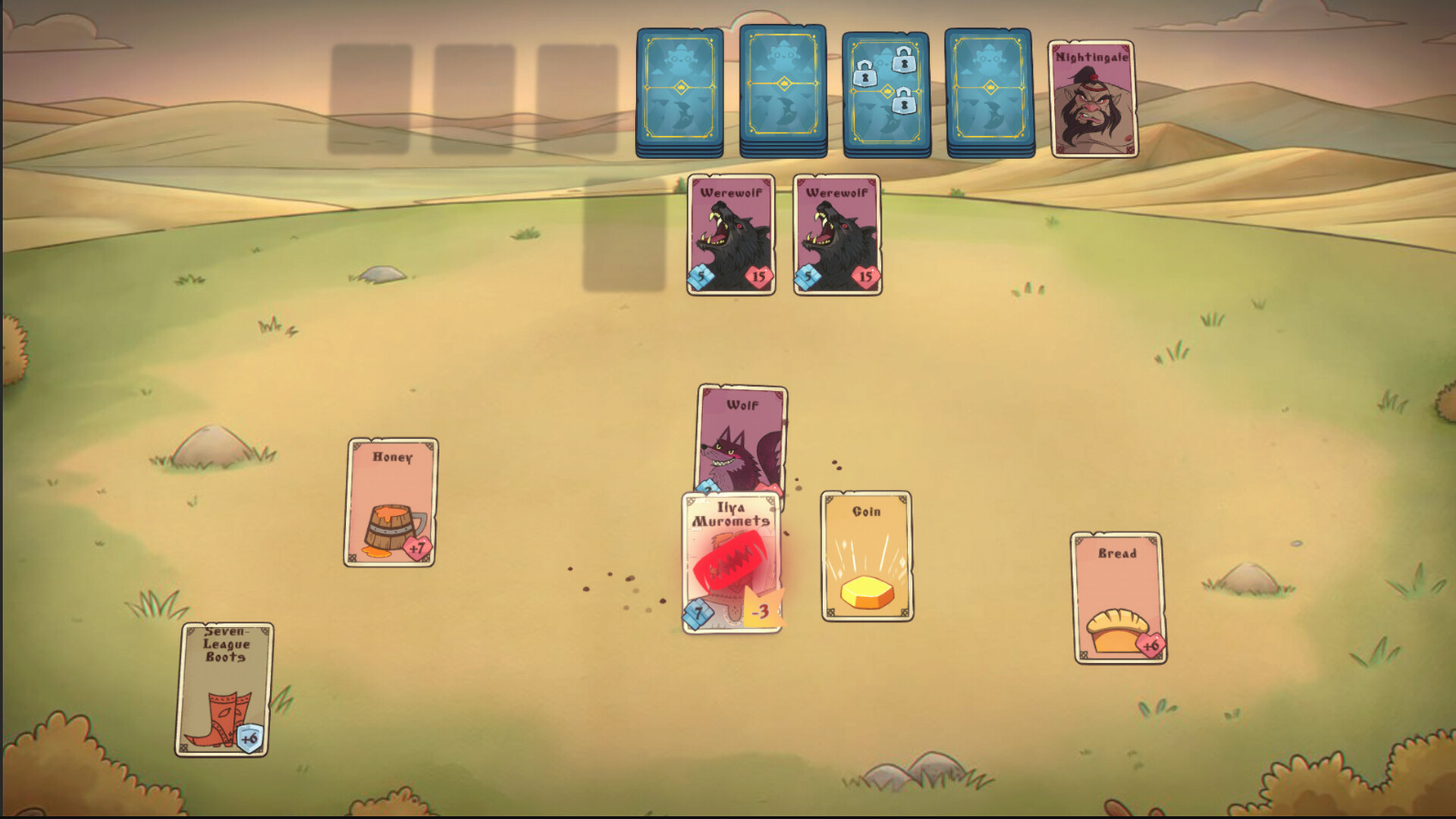Image resolution: width=1456 pixels, height=819 pixels.
Task: Select the Bread card on the right
Action: [x=1115, y=599]
